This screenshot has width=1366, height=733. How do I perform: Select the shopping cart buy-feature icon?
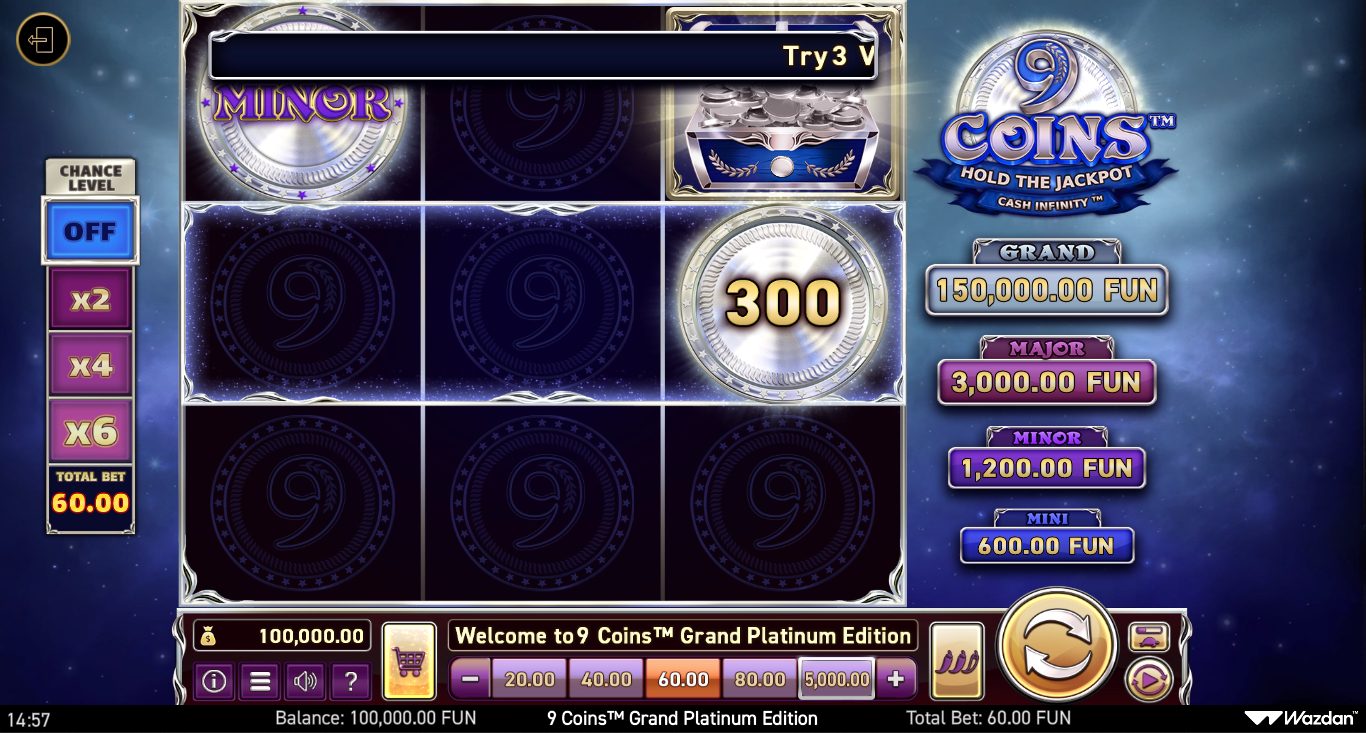tap(409, 657)
